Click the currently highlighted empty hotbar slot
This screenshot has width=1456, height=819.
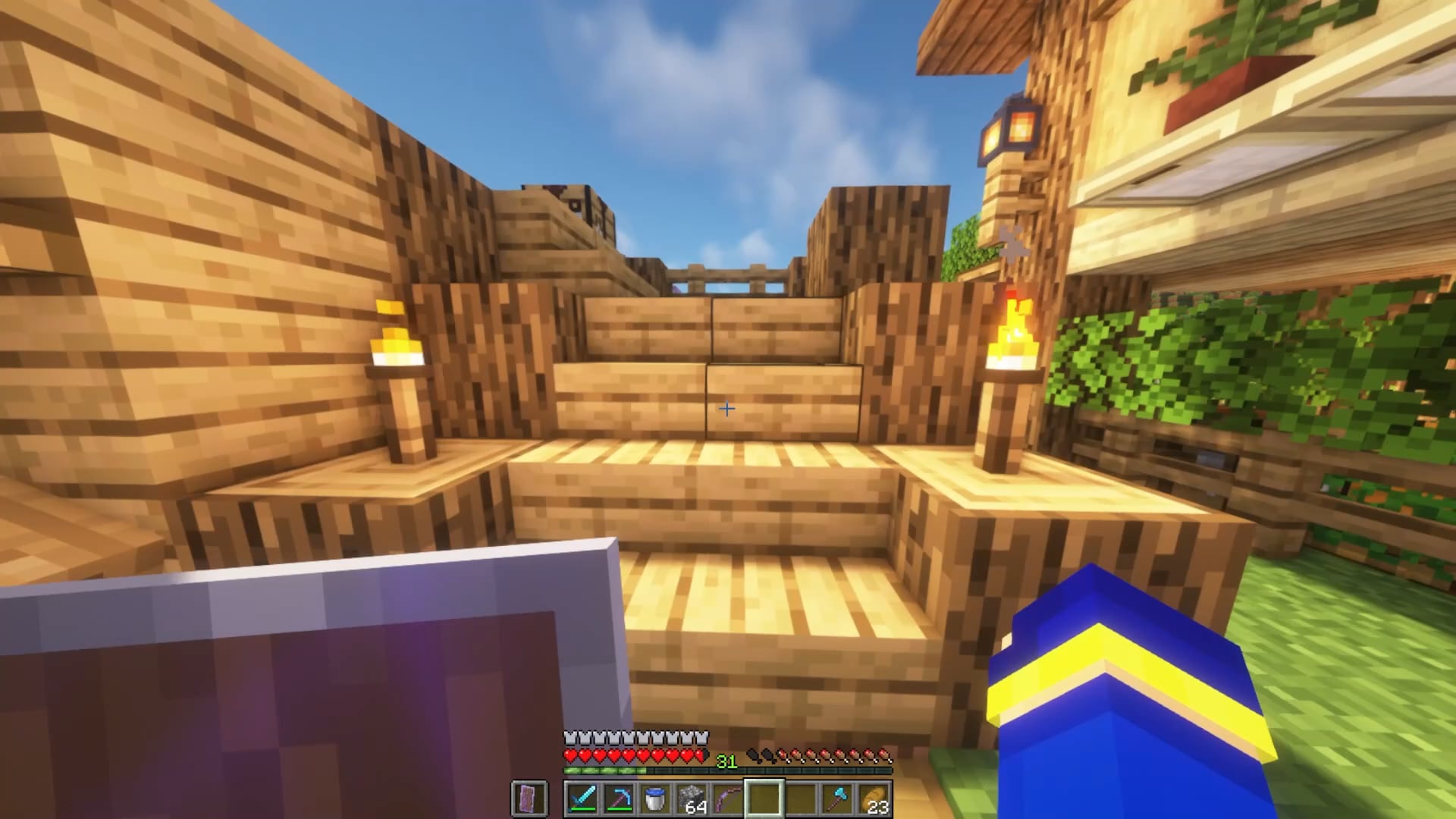coord(764,798)
